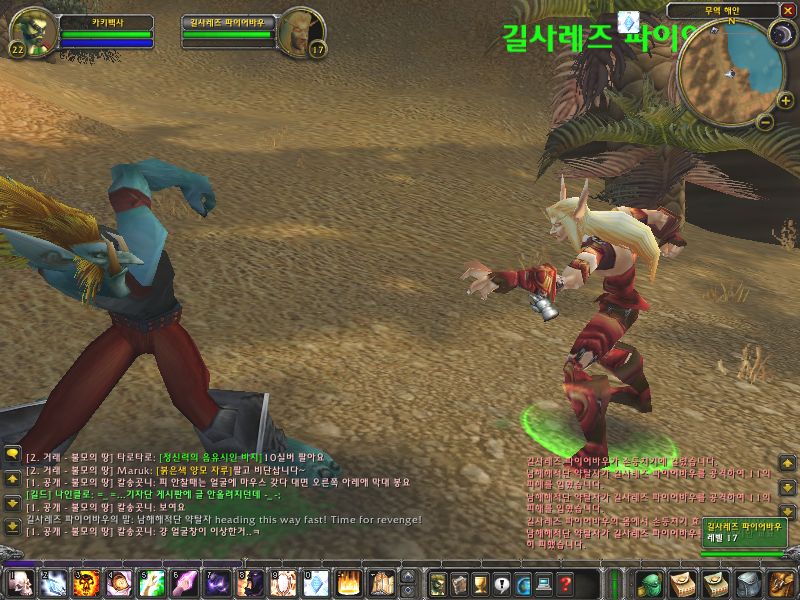Cast the flaming skull spell in slot 3
The image size is (800, 600).
click(x=85, y=582)
